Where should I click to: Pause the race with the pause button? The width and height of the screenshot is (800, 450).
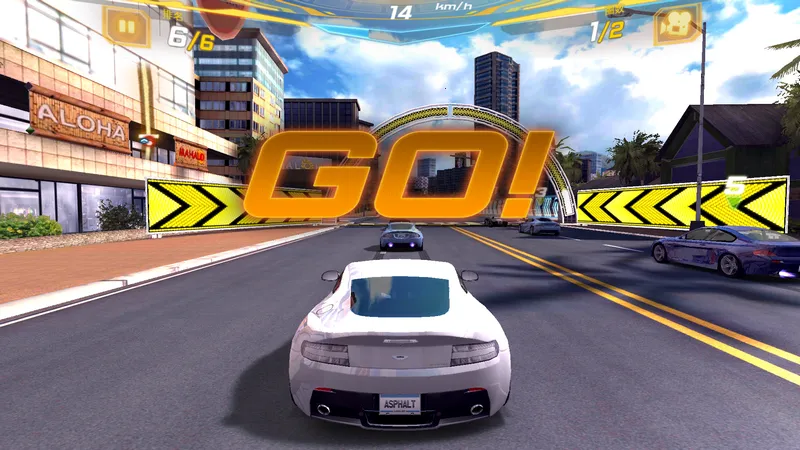tap(126, 25)
